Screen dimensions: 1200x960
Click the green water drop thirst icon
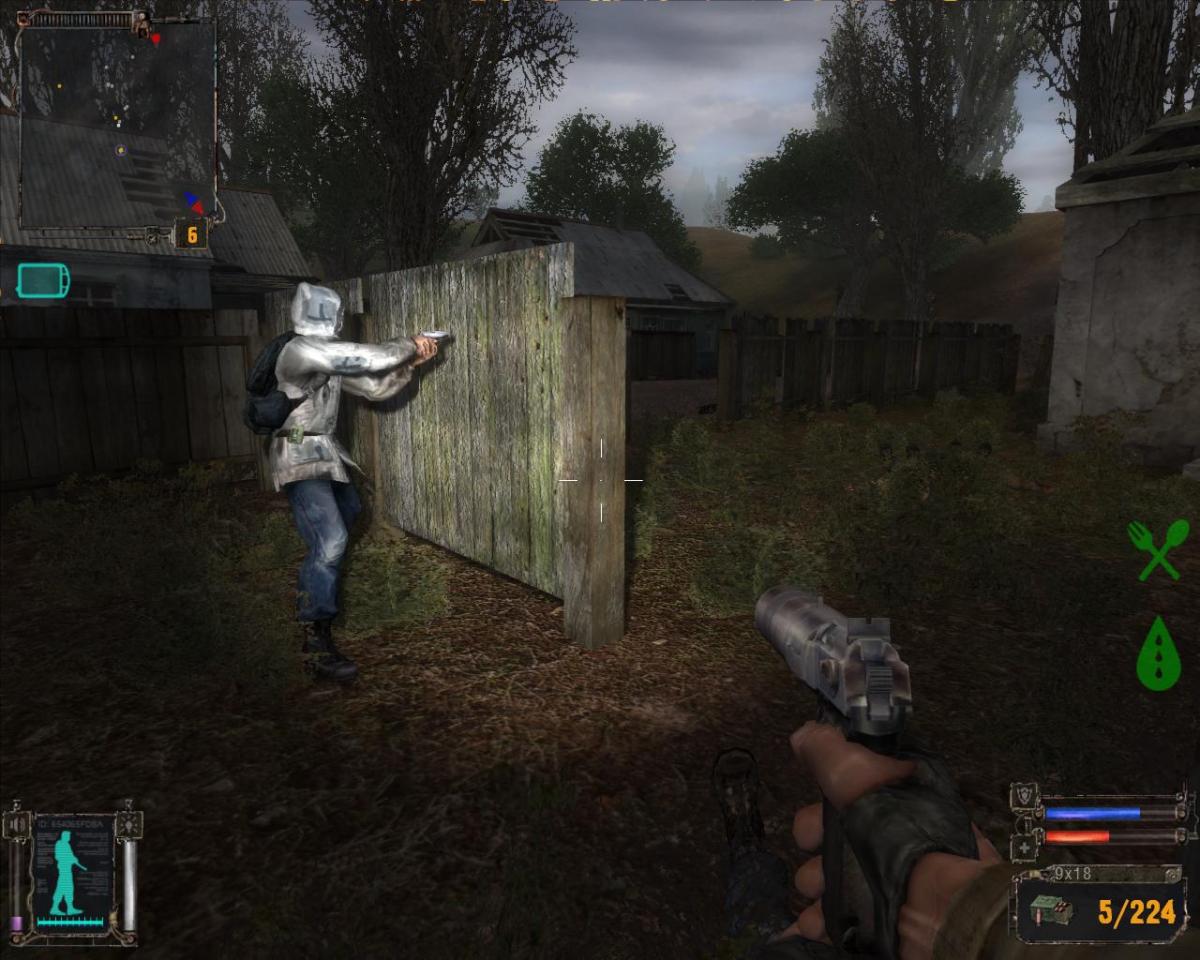[x=1158, y=652]
